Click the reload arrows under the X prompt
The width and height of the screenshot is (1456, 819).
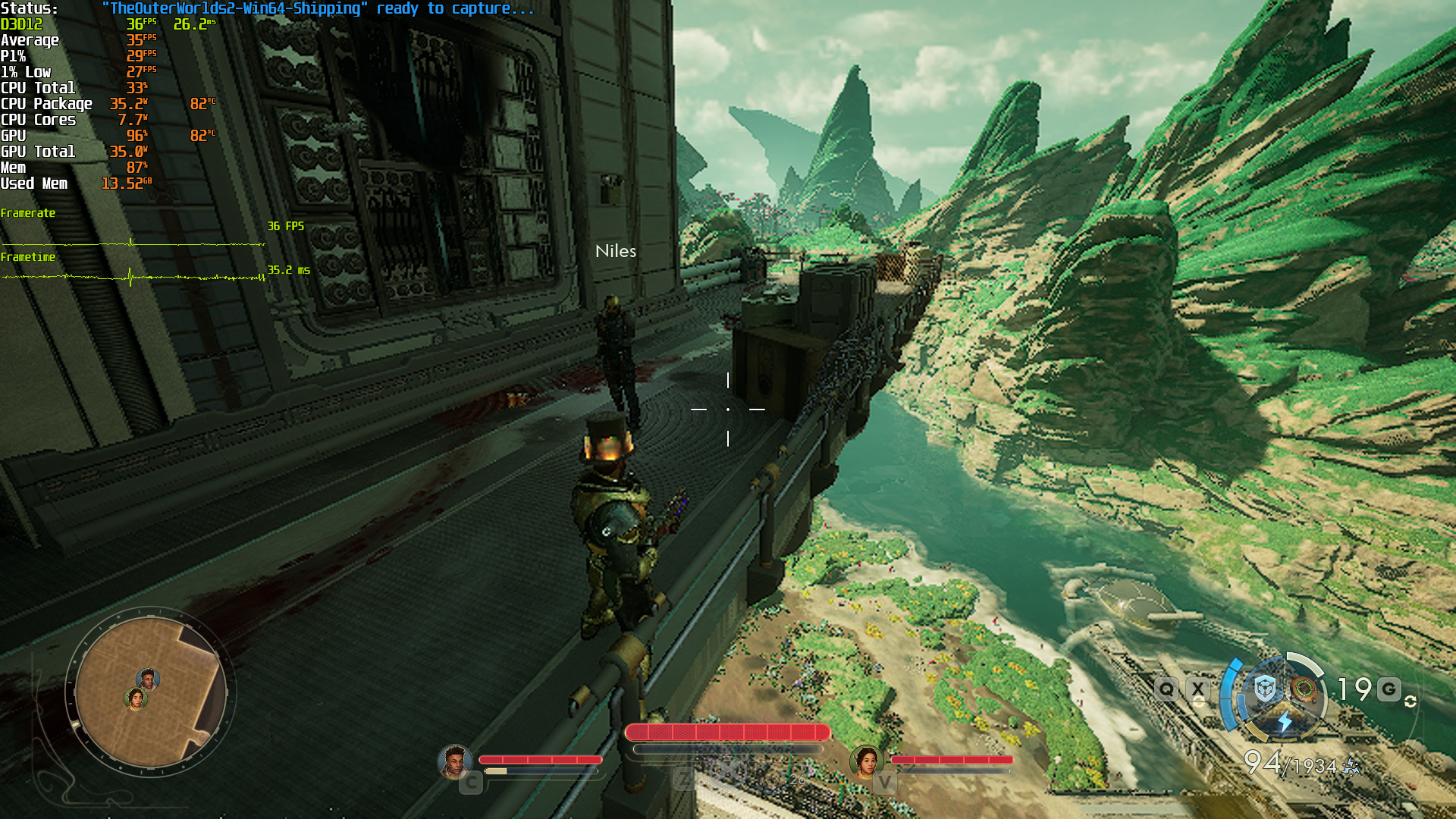[1200, 700]
